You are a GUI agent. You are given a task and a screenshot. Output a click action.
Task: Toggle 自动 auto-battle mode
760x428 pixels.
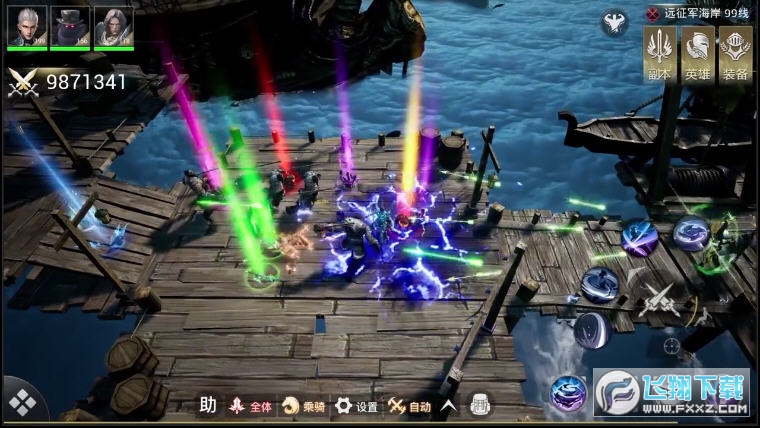coord(410,406)
